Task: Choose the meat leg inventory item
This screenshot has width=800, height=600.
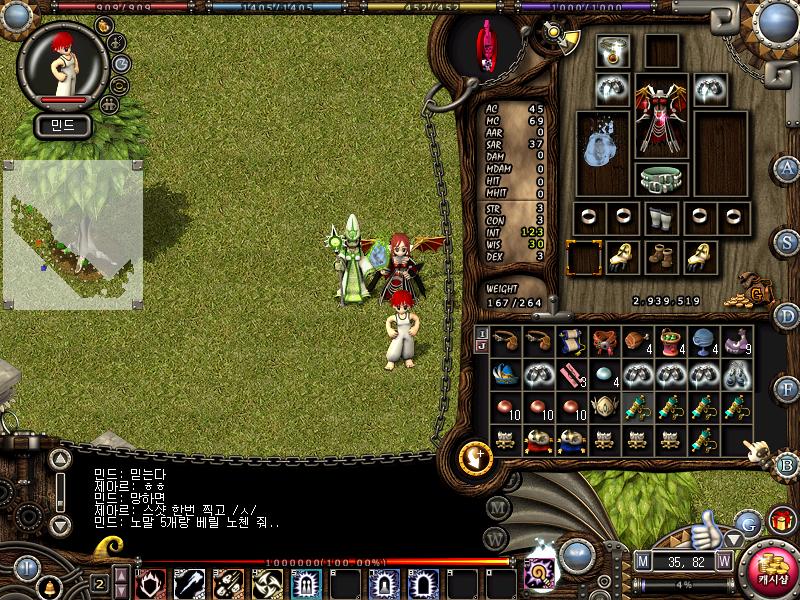Action: (637, 342)
